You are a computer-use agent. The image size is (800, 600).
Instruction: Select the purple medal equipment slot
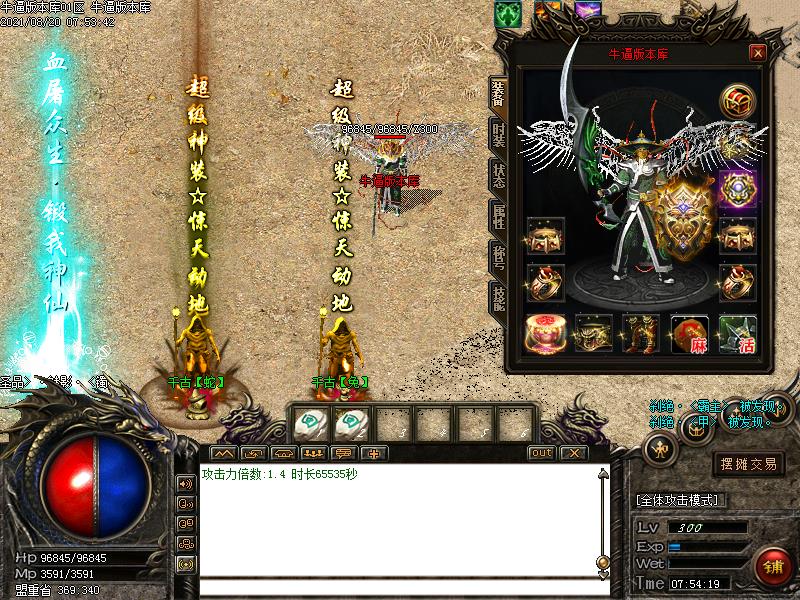tap(738, 189)
